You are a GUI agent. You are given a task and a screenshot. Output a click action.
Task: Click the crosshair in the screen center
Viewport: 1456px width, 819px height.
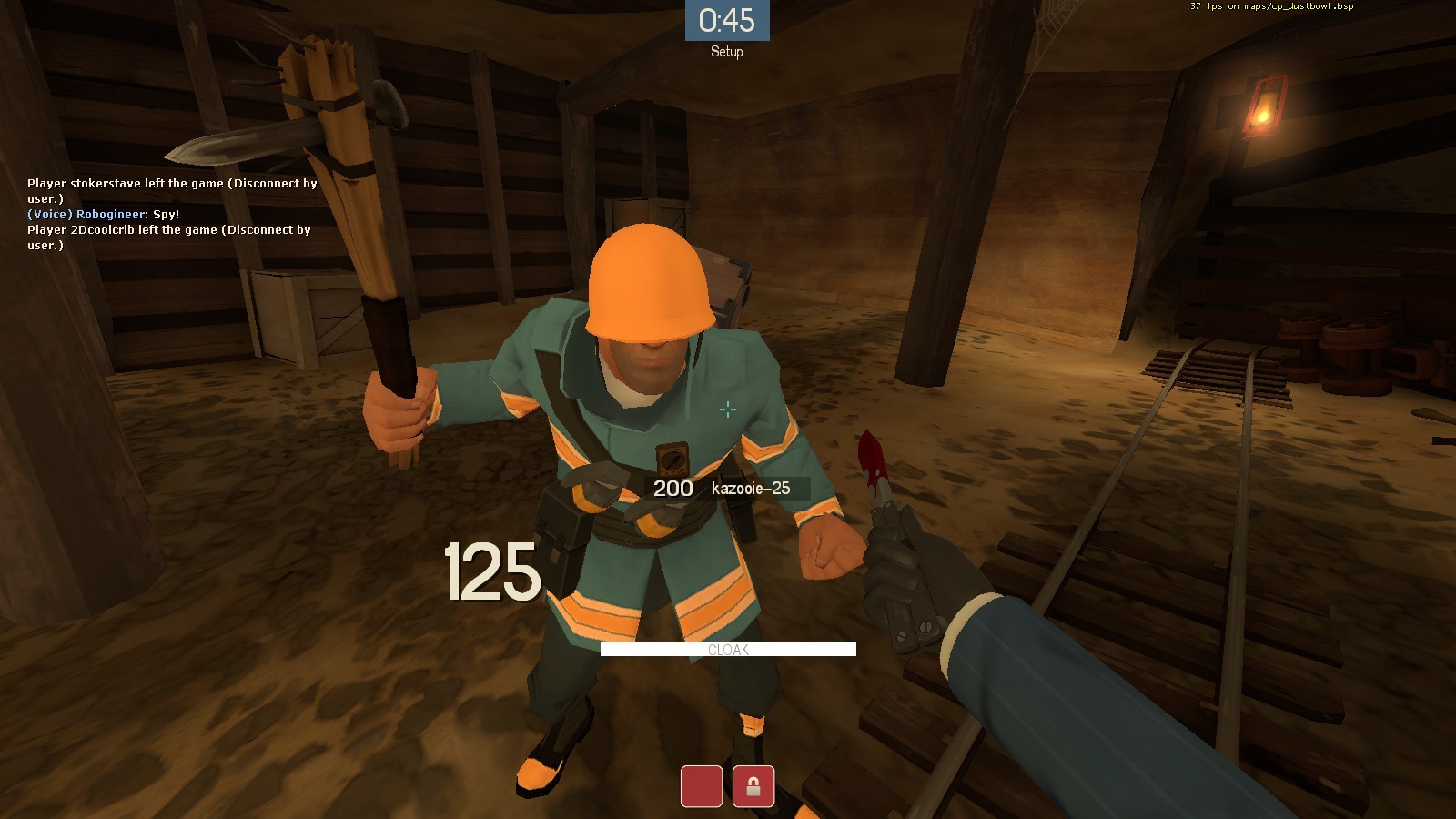(728, 409)
